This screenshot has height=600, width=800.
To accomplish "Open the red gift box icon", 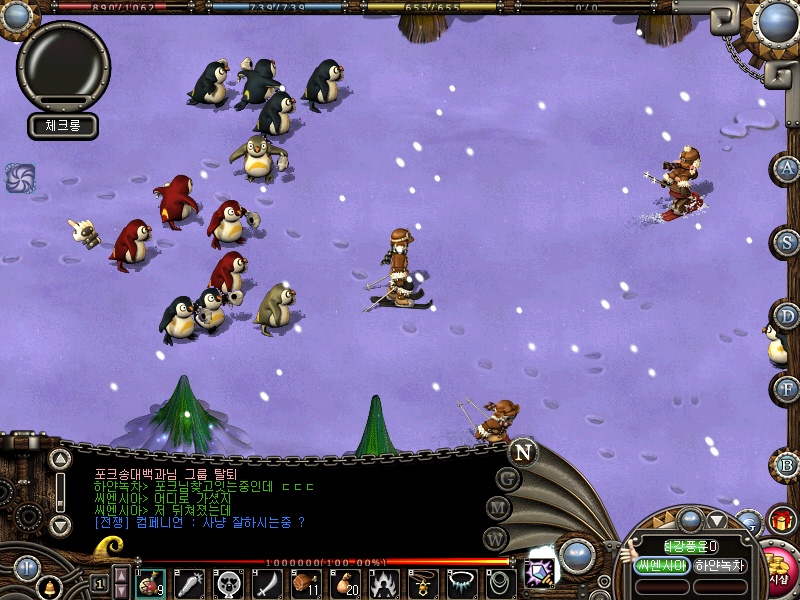I will (781, 520).
